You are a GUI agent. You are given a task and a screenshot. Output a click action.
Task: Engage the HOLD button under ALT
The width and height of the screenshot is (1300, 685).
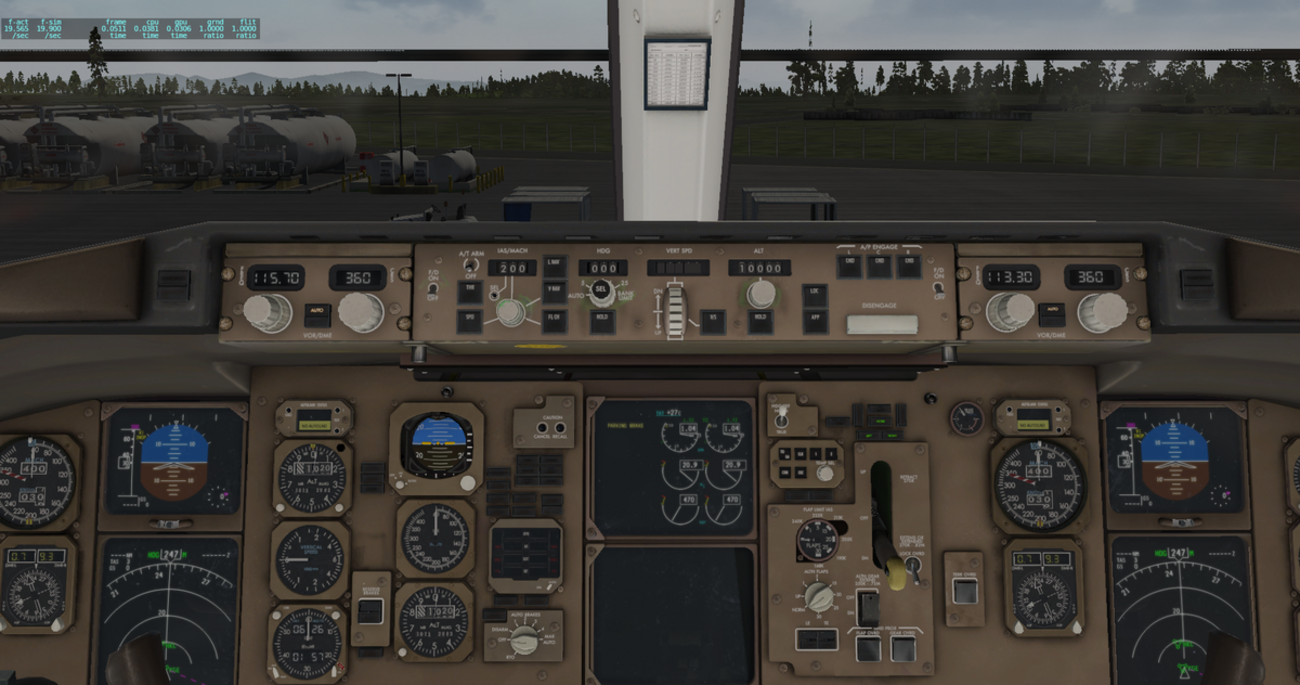[760, 321]
